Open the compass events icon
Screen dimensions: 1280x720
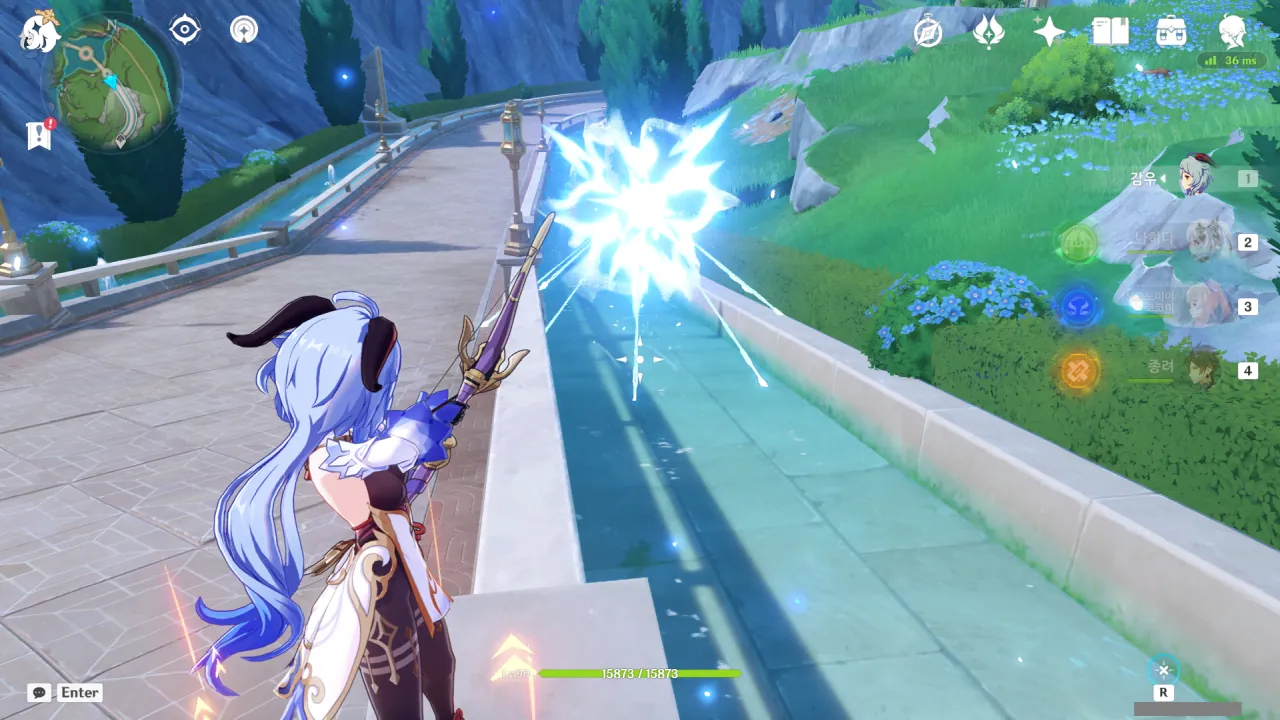(928, 33)
